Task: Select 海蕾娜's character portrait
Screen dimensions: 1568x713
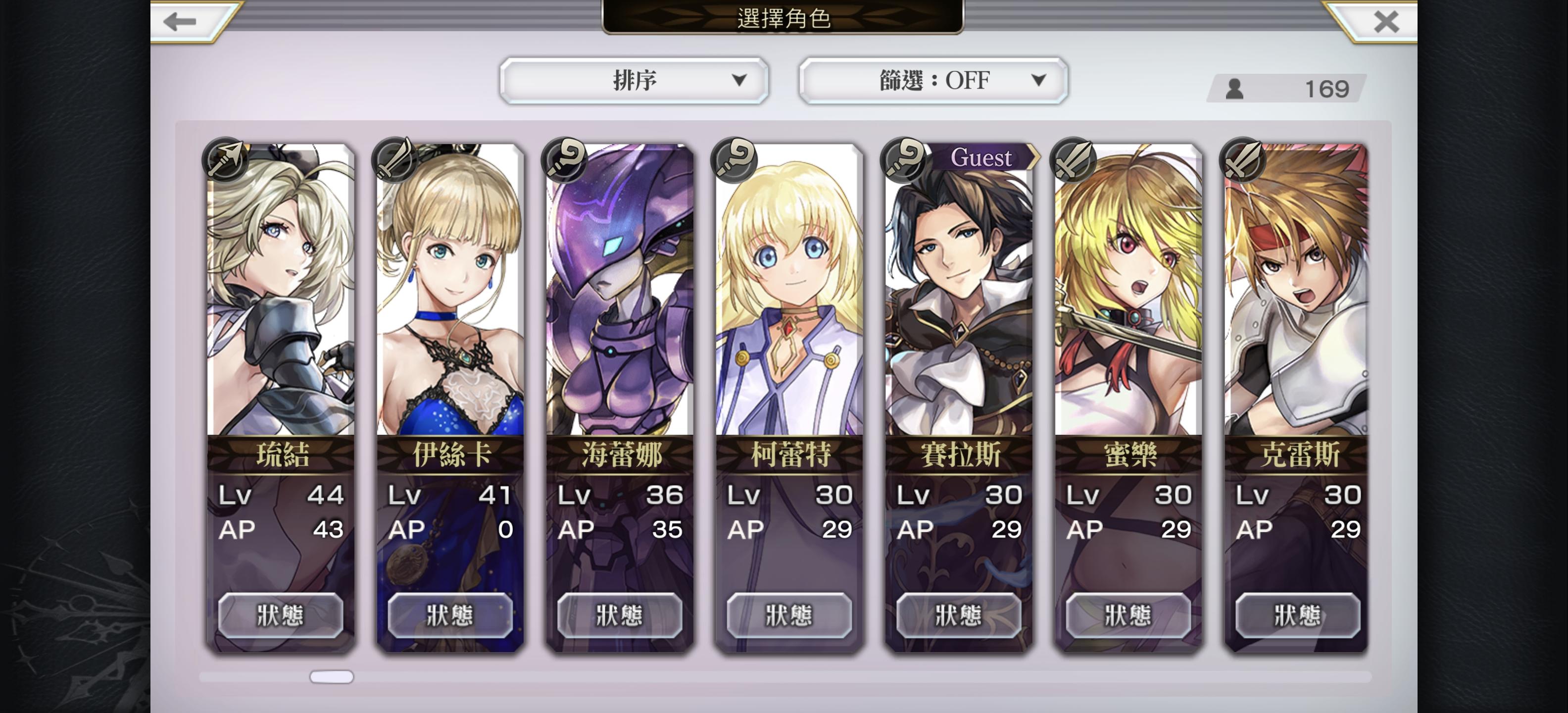Action: pos(618,292)
